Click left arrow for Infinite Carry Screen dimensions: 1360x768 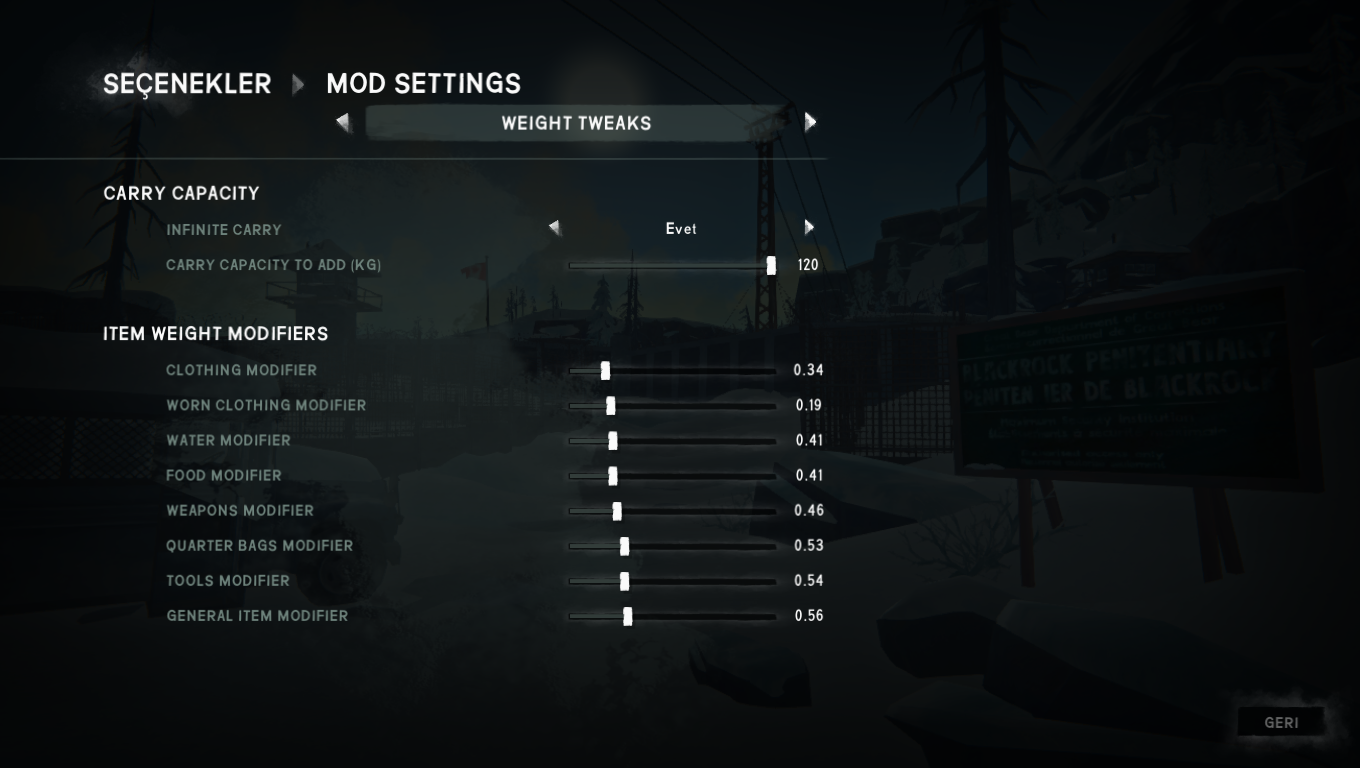click(x=555, y=229)
